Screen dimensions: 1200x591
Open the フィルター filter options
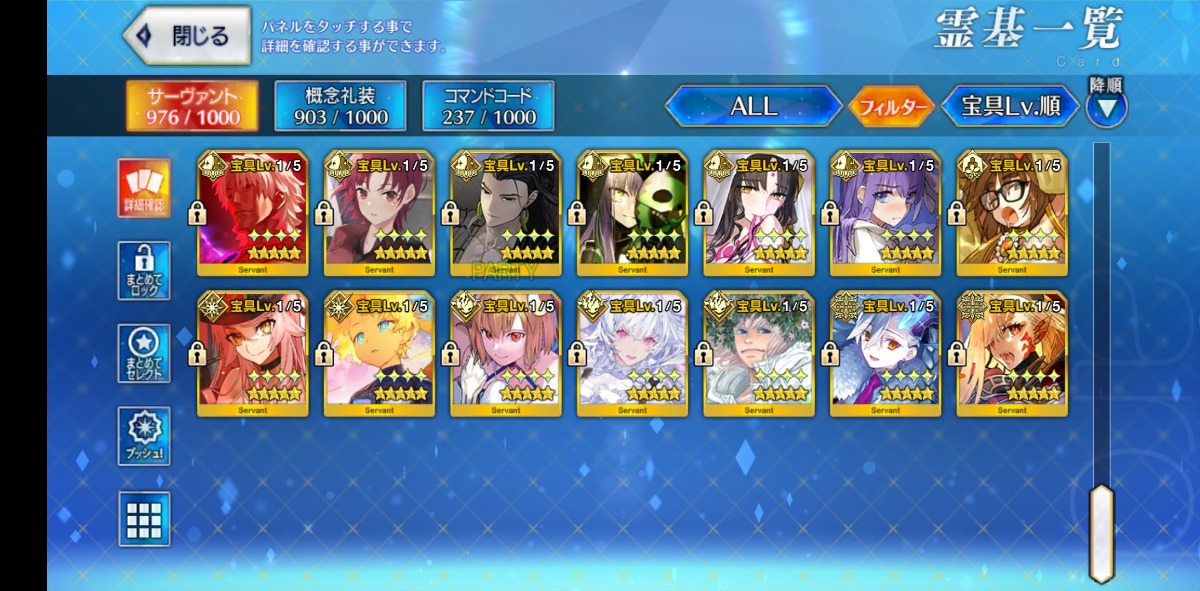(x=890, y=107)
